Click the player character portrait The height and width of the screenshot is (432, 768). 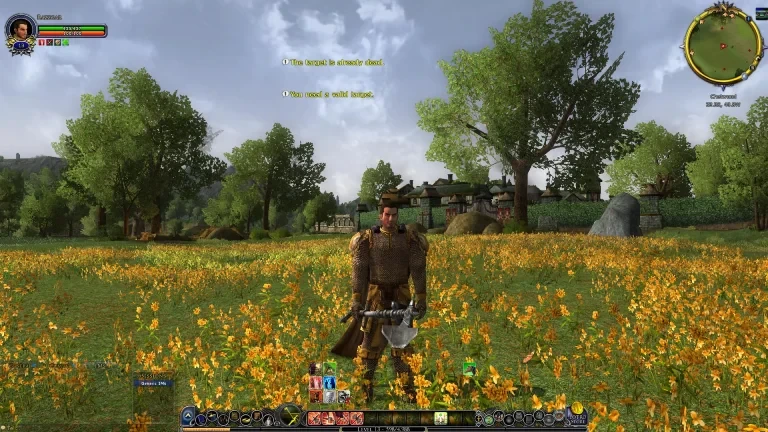tap(19, 28)
